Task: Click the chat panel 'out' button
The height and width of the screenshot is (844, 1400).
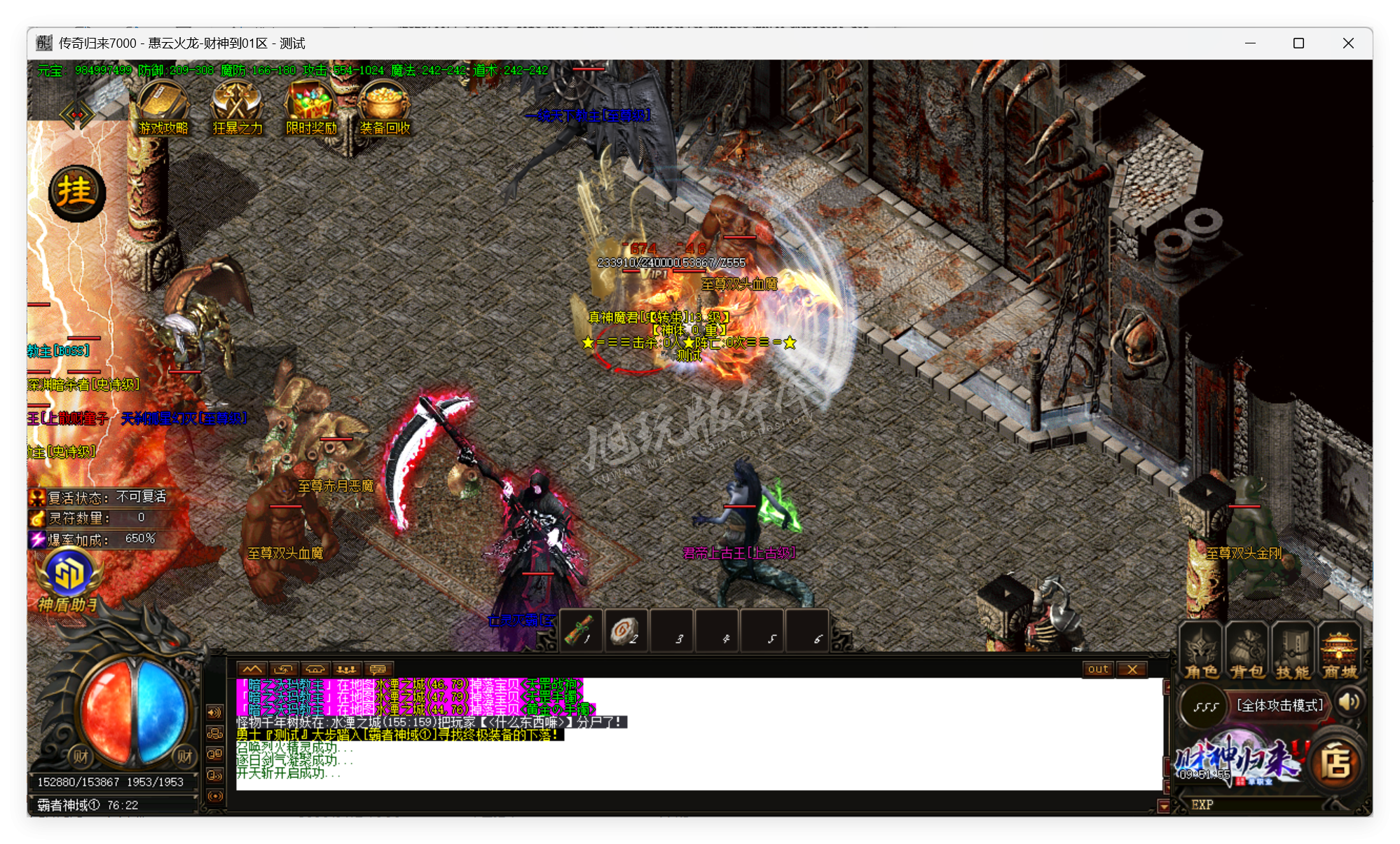Action: click(1098, 669)
